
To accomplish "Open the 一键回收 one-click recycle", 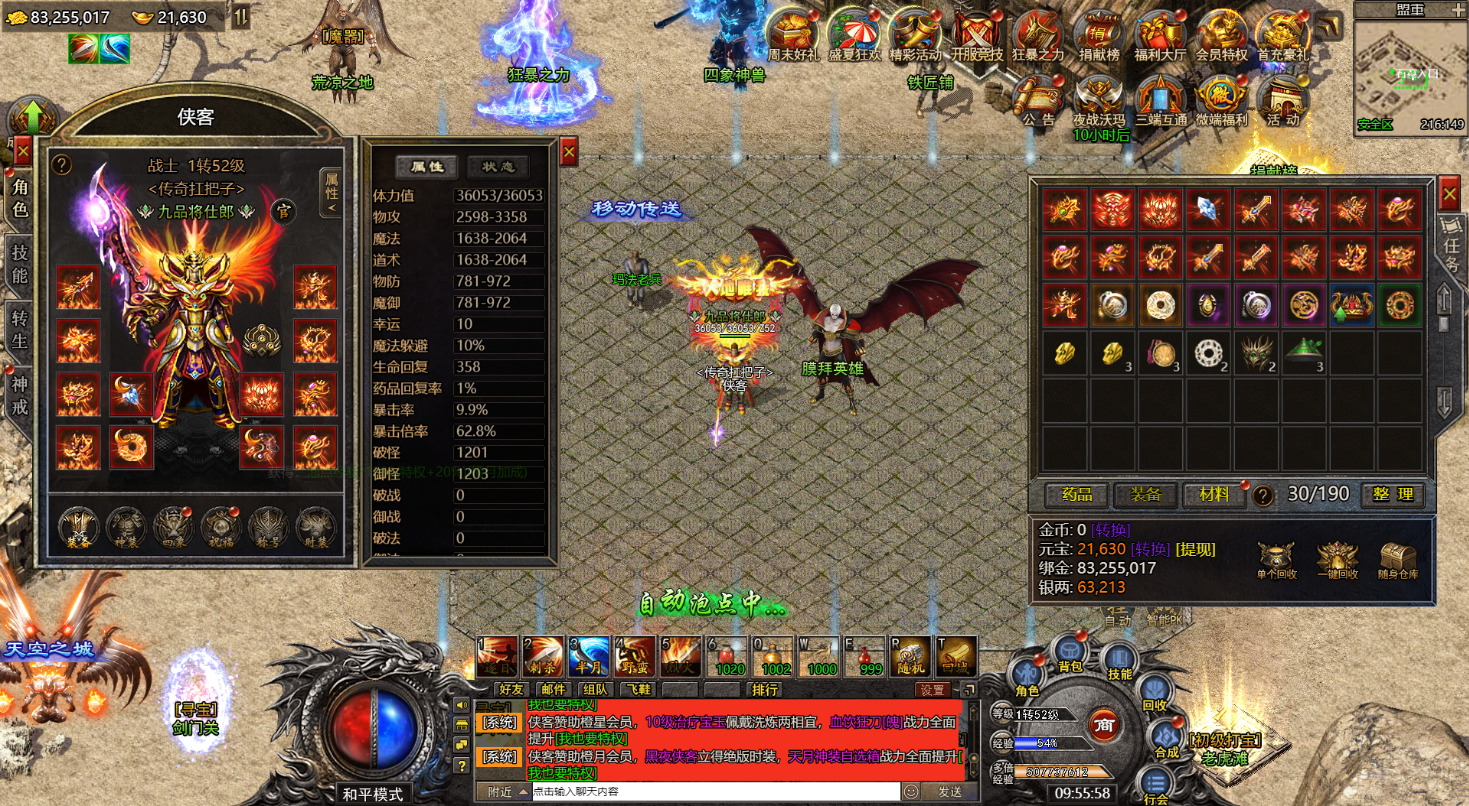I will click(x=1336, y=561).
